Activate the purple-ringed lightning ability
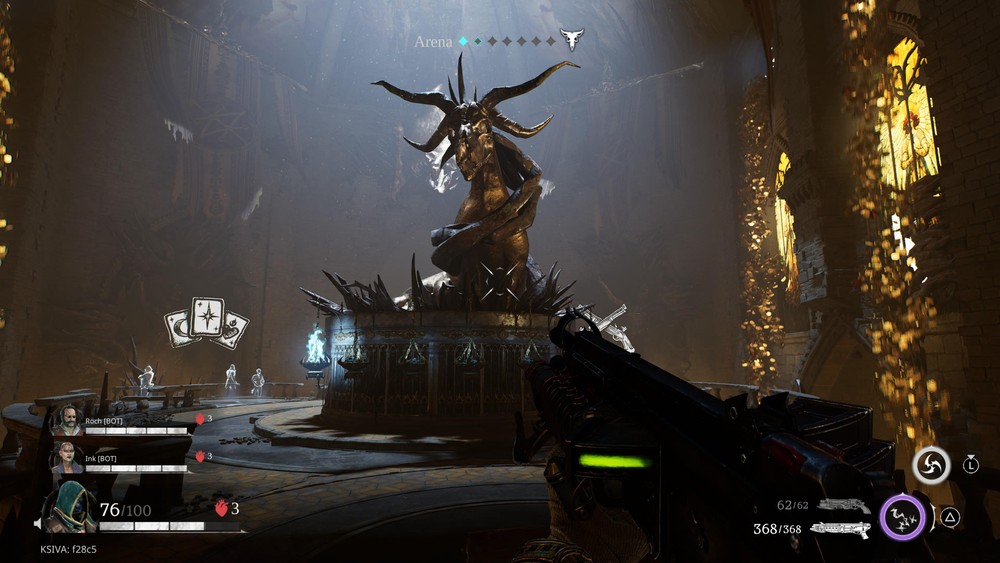This screenshot has height=563, width=1000. 903,518
